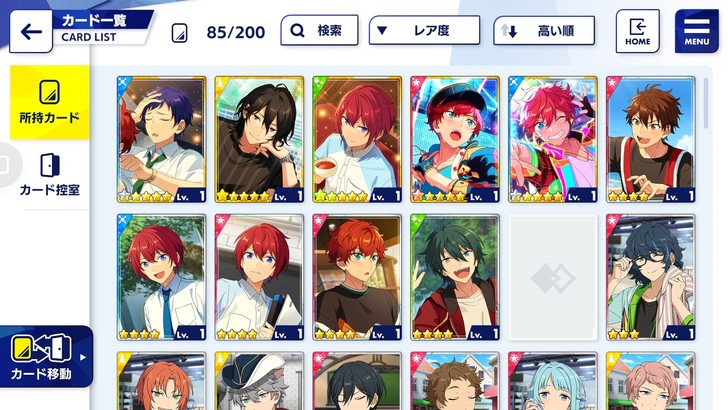
Task: Select the brown-haired boy with red straps card
Action: tap(651, 139)
